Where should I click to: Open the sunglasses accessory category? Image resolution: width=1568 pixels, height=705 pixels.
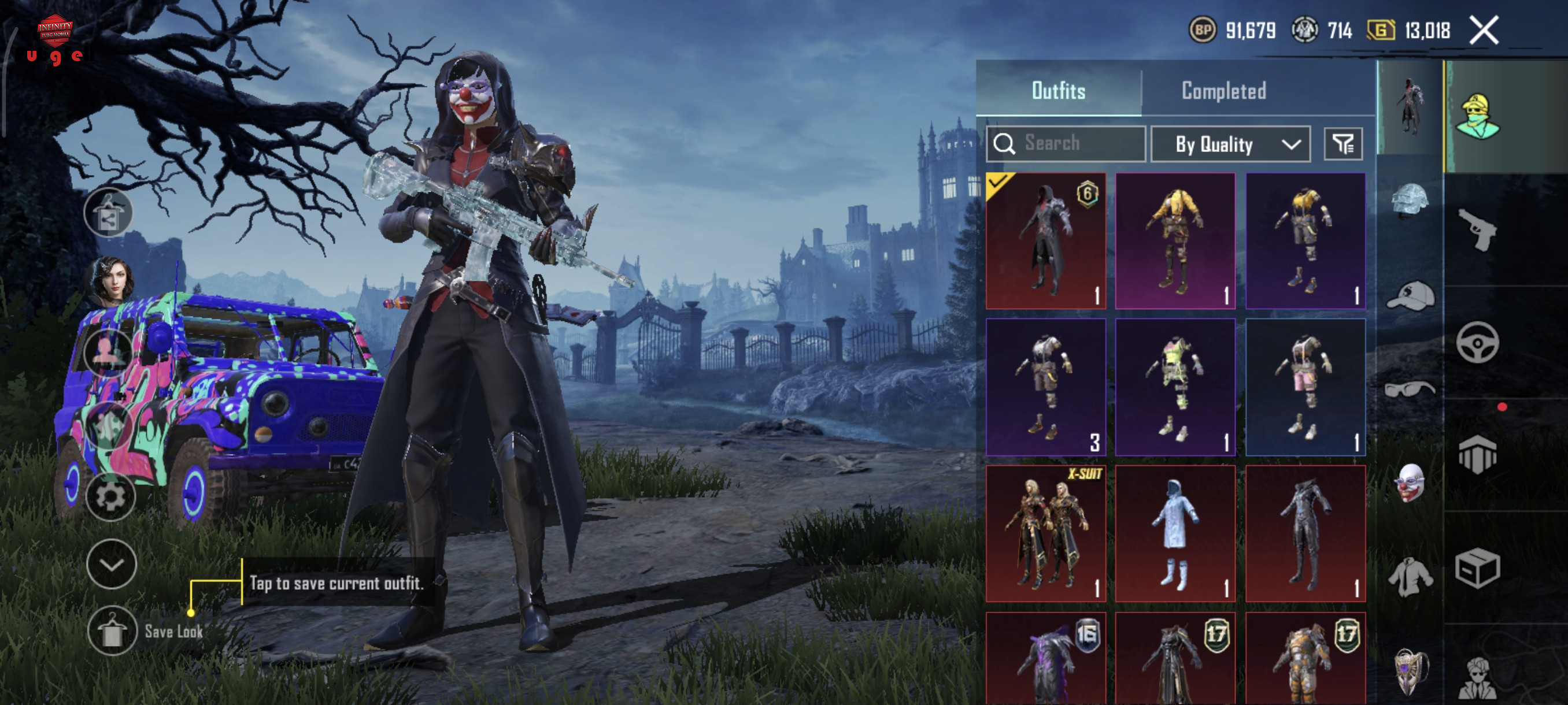1409,388
